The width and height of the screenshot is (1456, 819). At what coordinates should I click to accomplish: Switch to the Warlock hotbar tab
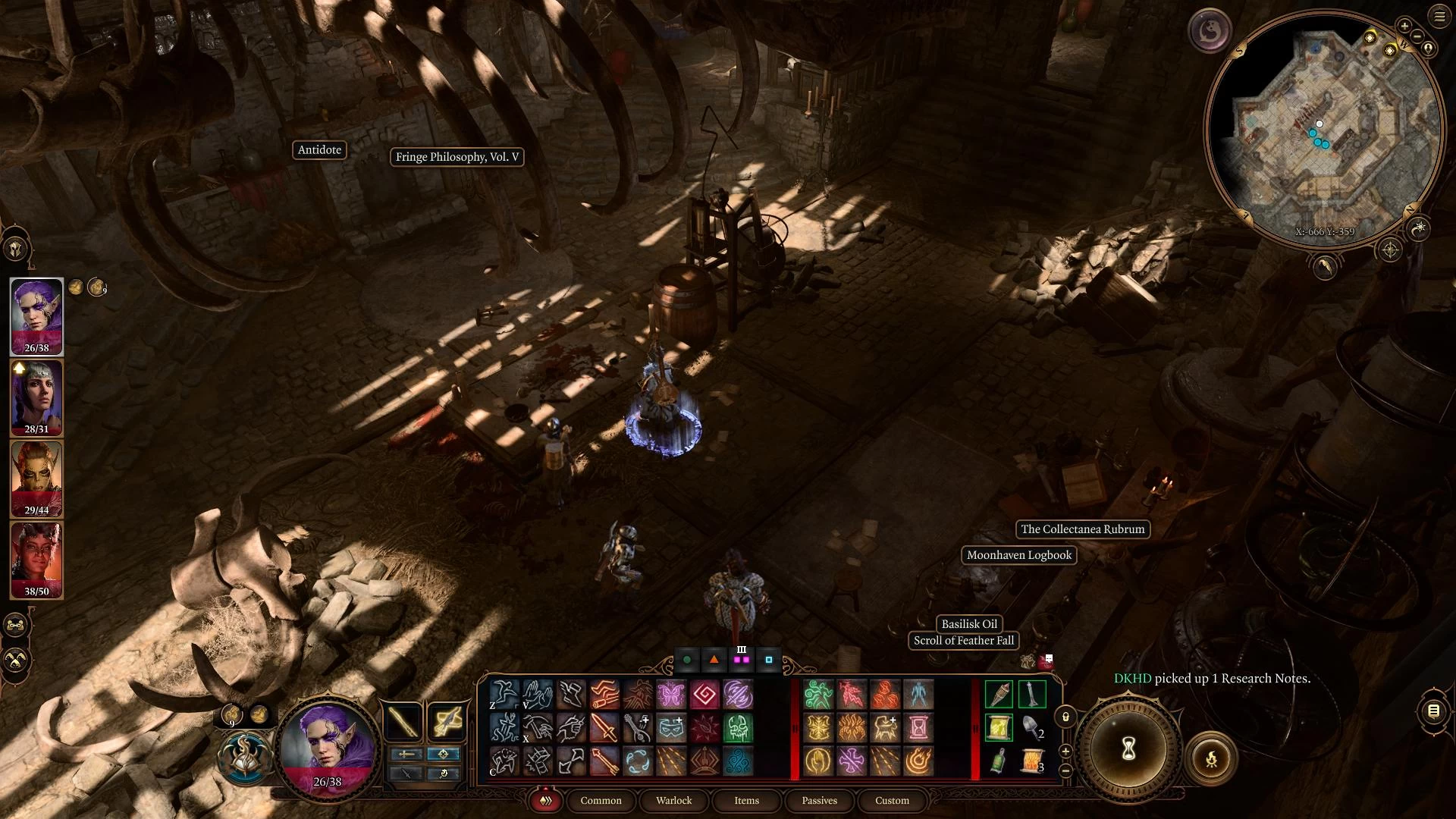(x=673, y=800)
